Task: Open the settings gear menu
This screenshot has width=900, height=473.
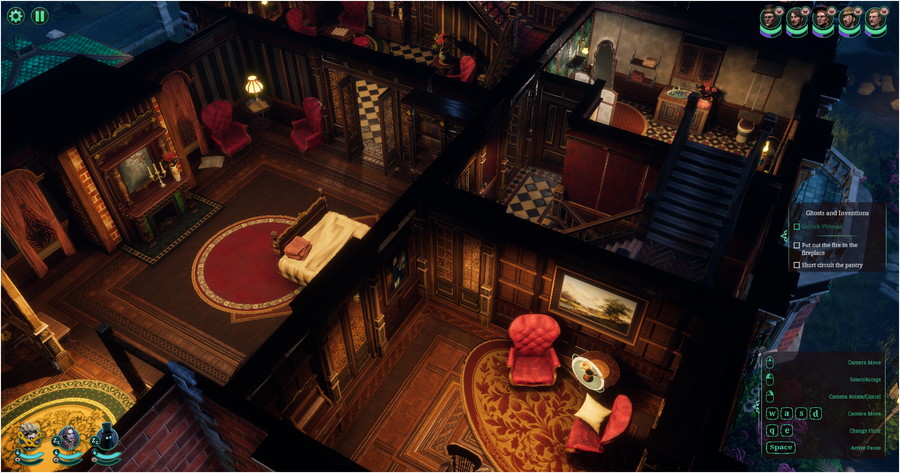Action: [x=15, y=15]
